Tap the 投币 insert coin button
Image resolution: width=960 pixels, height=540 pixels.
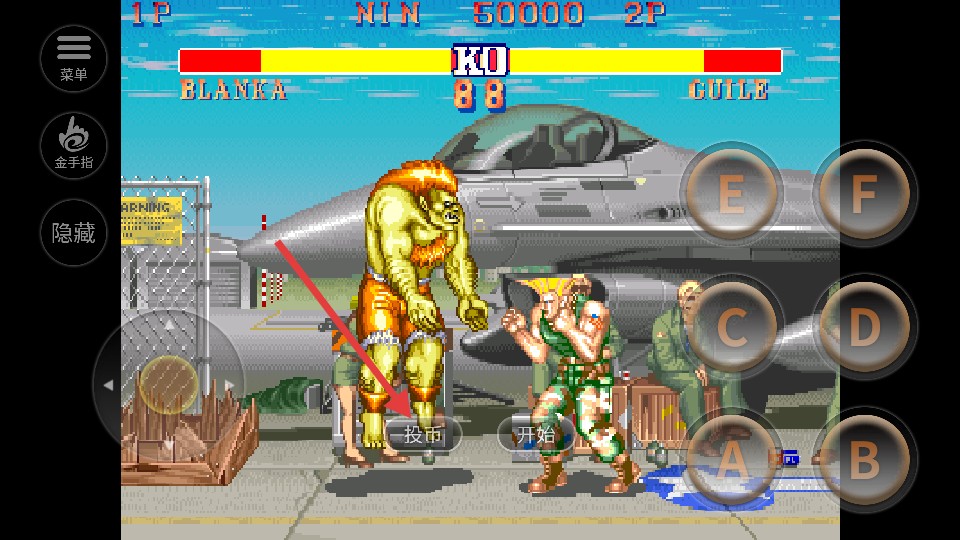click(423, 434)
